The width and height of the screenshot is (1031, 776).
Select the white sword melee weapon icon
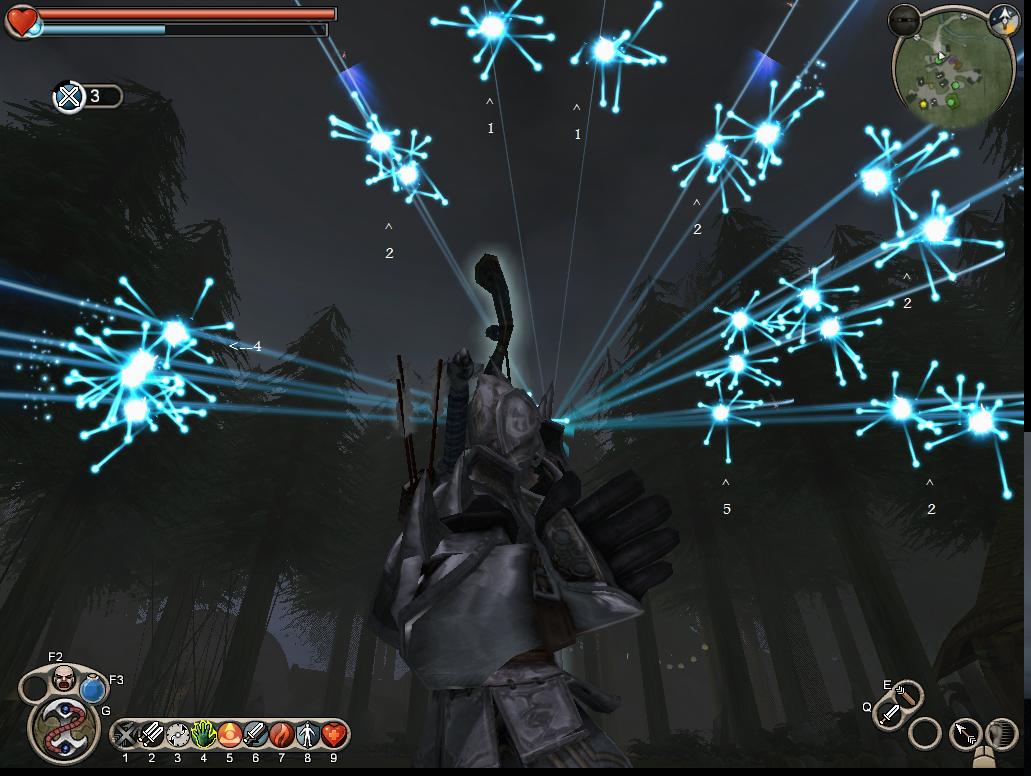coord(887,714)
